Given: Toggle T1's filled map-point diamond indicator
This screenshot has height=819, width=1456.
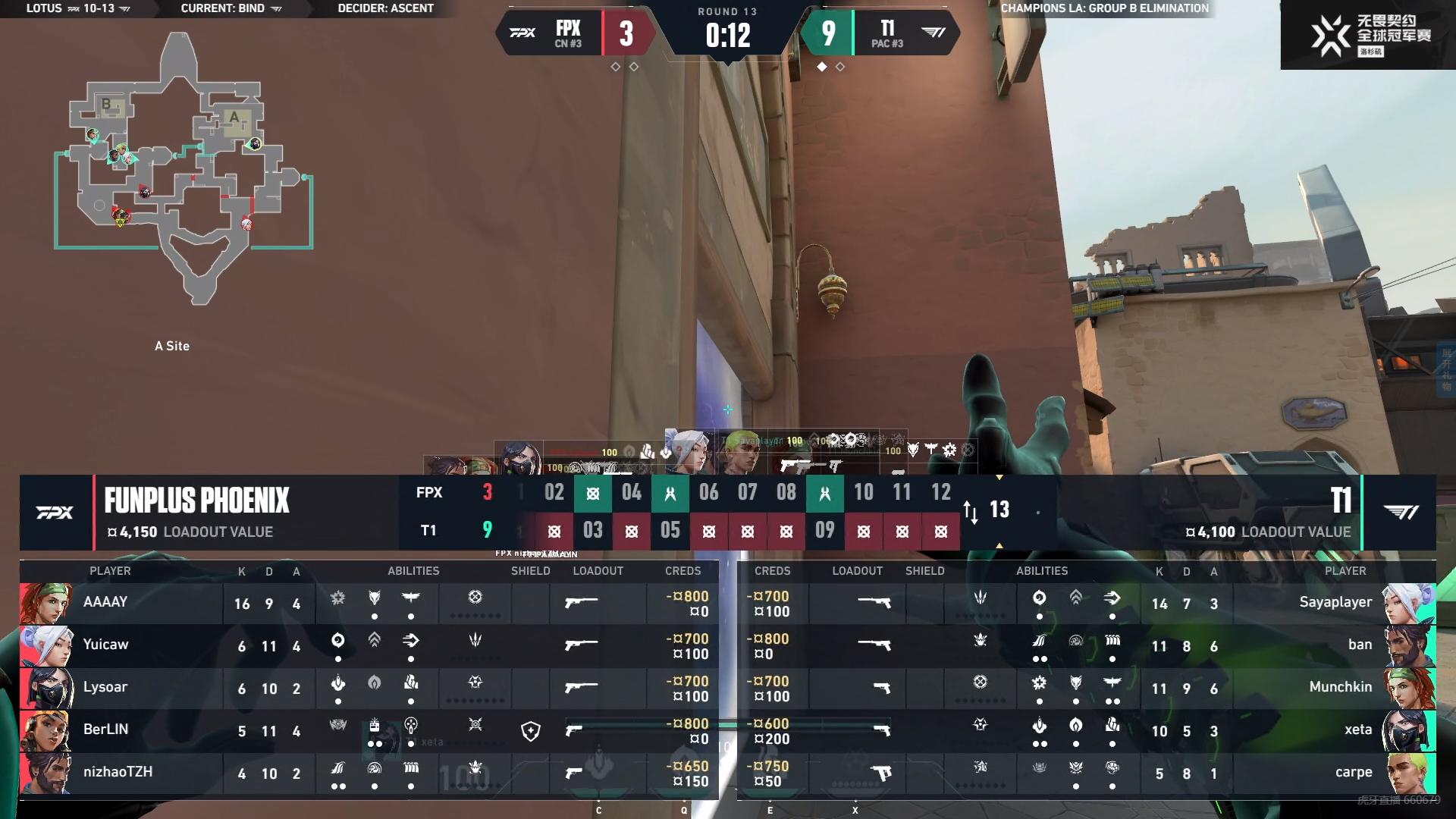Looking at the screenshot, I should [x=823, y=67].
